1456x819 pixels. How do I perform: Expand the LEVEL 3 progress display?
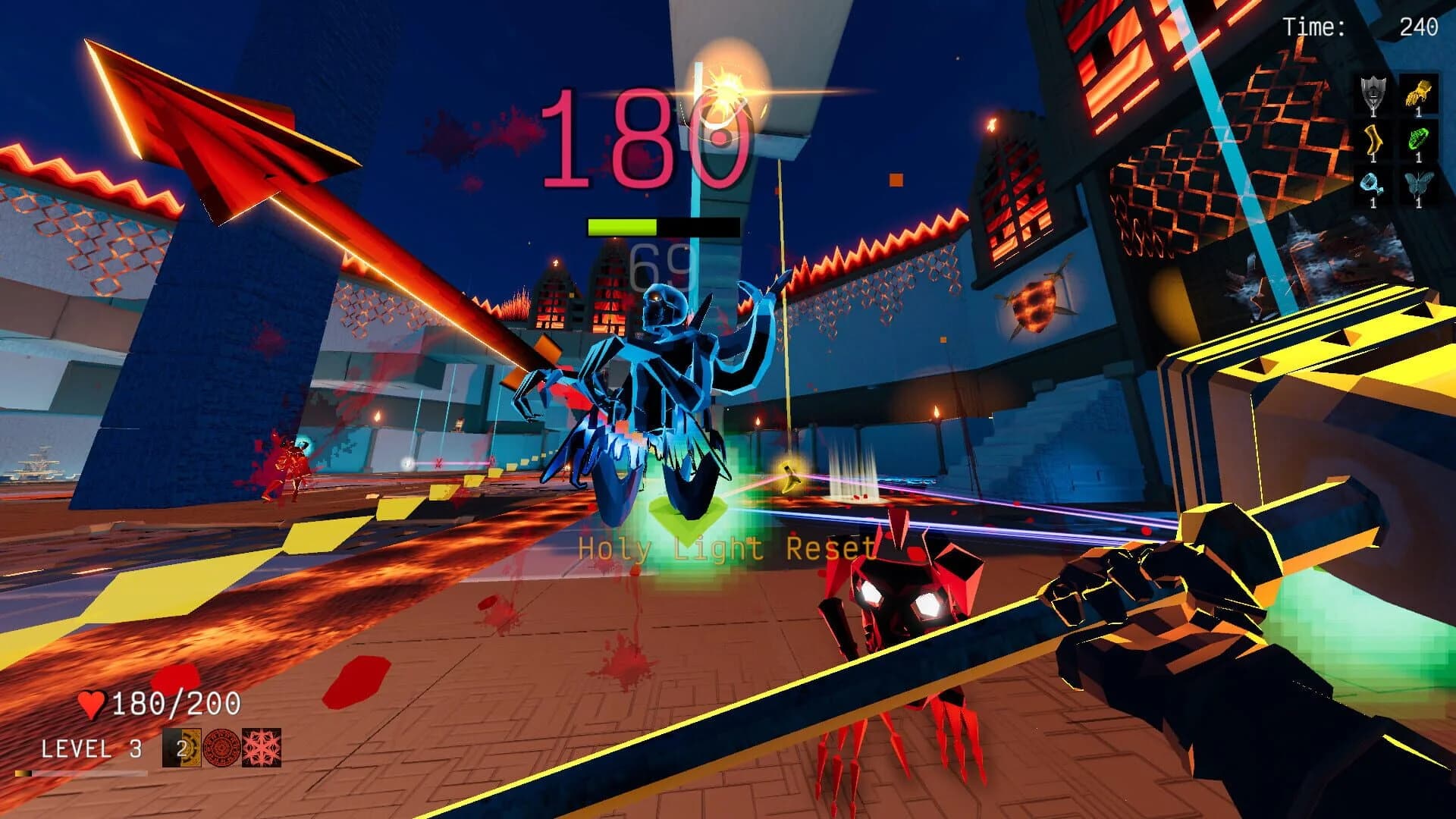(x=91, y=747)
